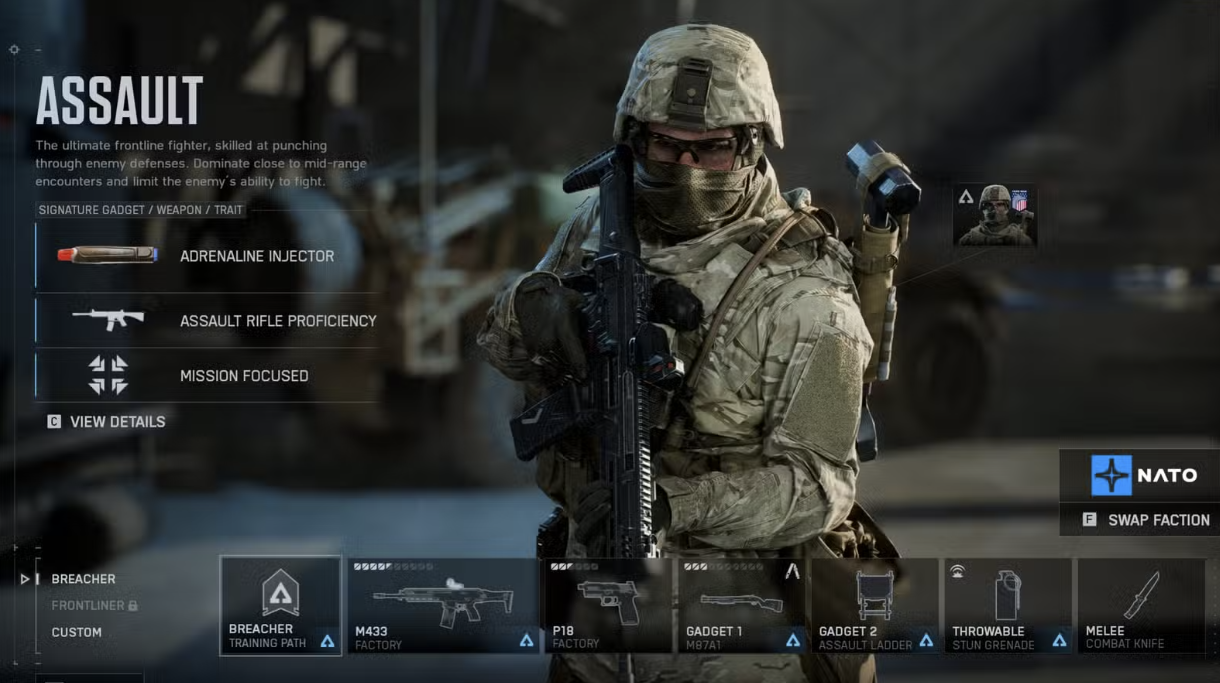Select the Adrenaline Injector signature gadget
This screenshot has width=1220, height=683.
click(x=207, y=256)
